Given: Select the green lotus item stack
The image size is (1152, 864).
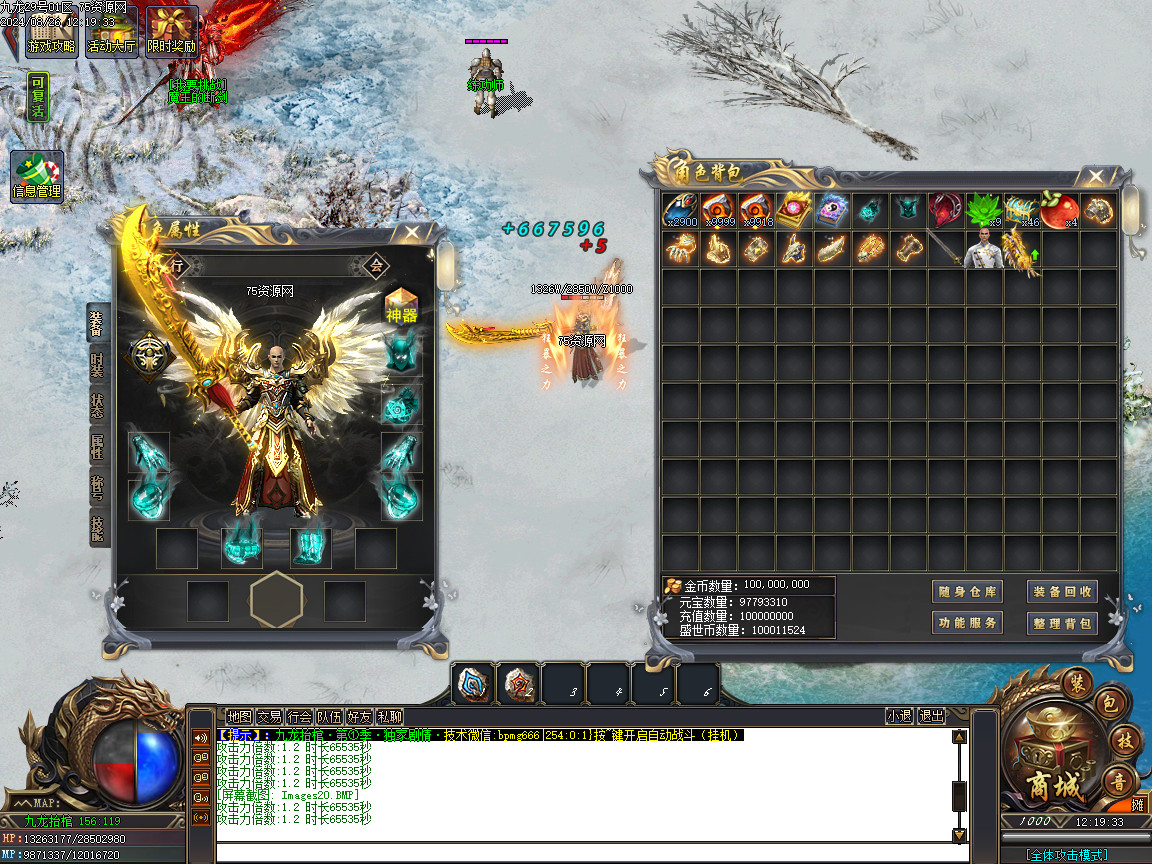Looking at the screenshot, I should tap(984, 211).
